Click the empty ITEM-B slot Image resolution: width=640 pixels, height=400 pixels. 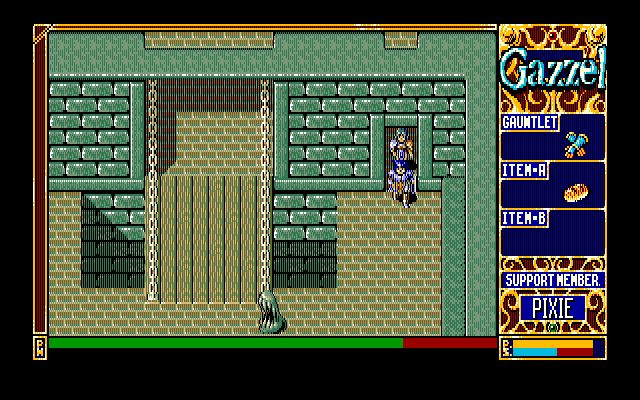pos(553,239)
